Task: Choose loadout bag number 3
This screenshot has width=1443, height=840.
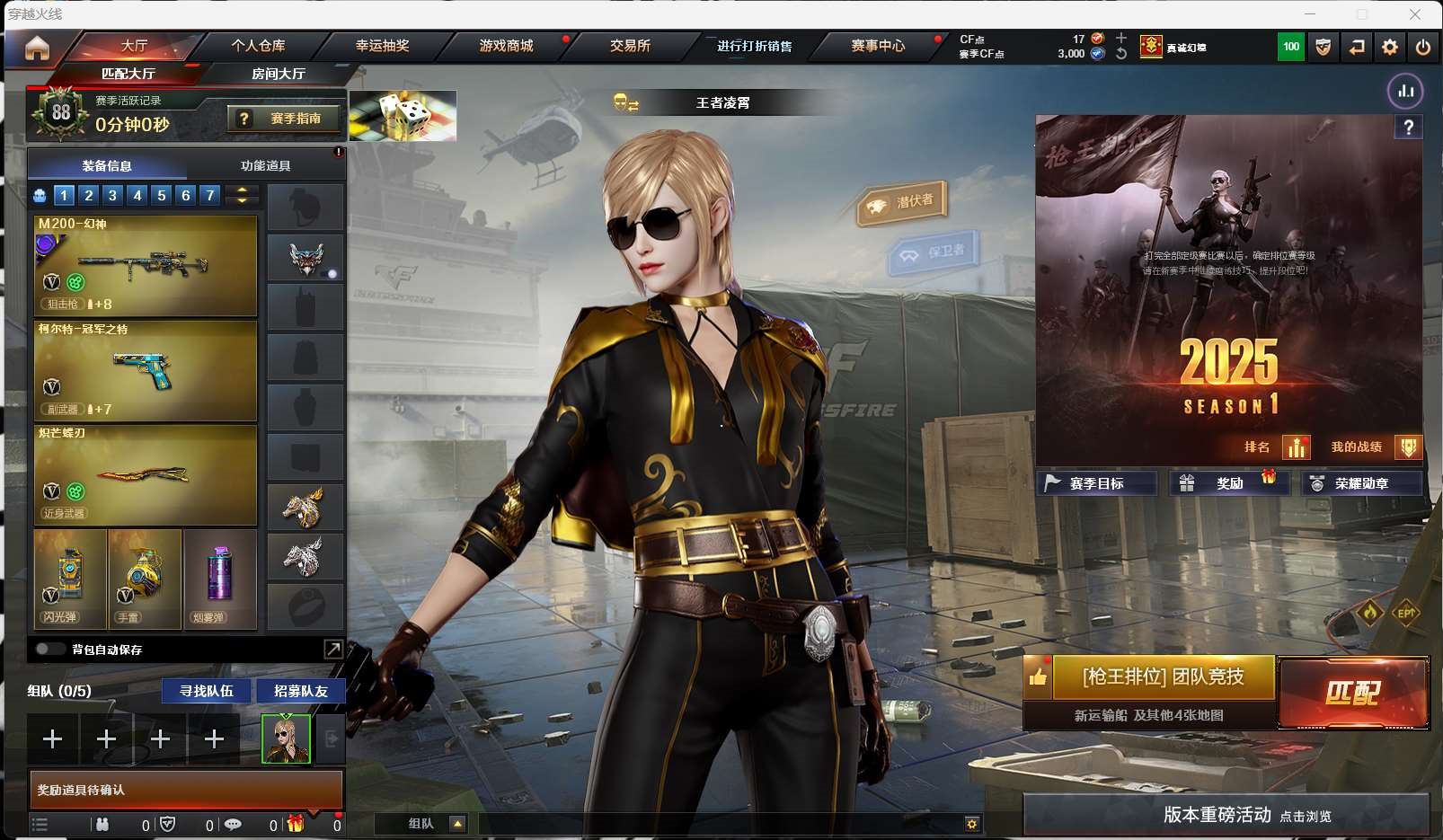Action: (112, 195)
